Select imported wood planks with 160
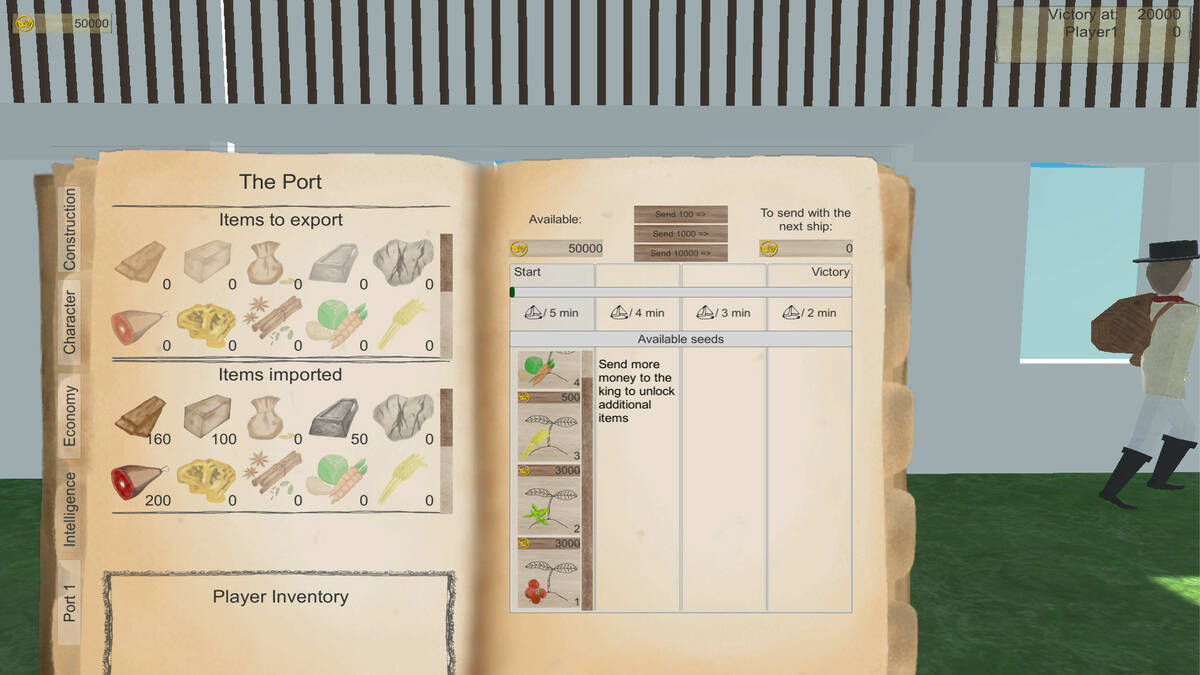Screen dimensions: 1200x675 pos(142,417)
